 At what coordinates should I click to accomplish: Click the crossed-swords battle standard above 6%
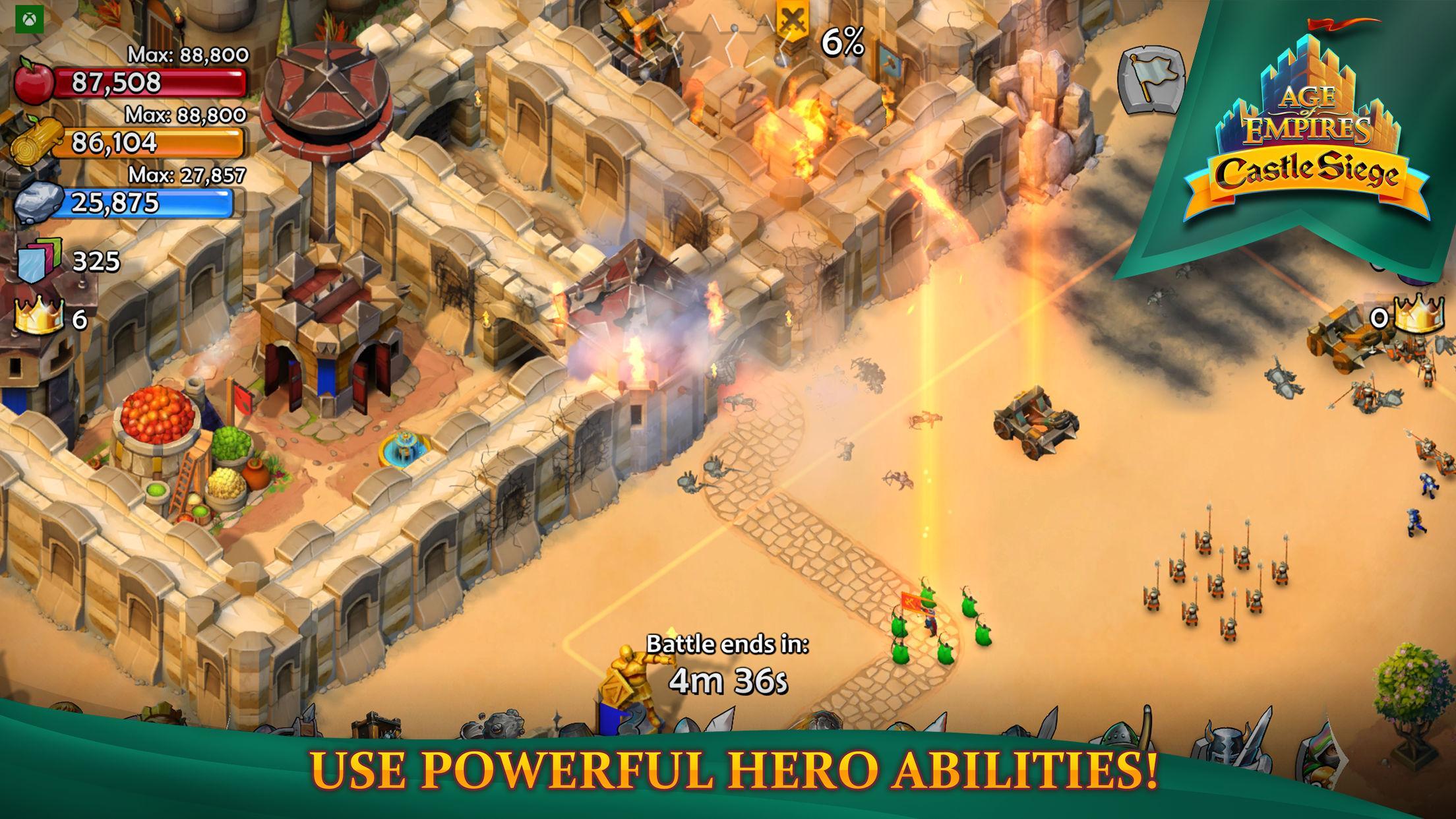[791, 20]
